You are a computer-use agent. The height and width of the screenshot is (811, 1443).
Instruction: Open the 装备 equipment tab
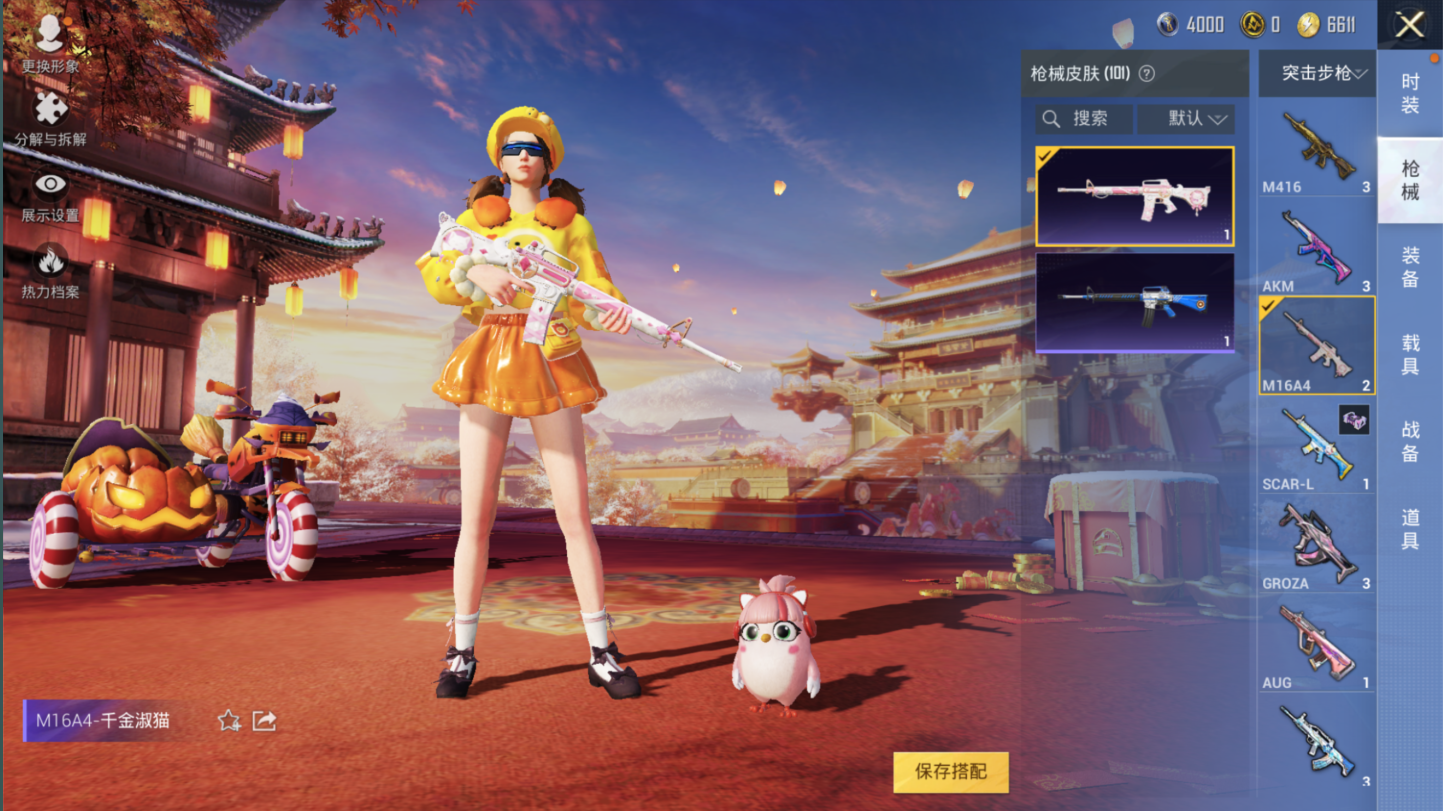(x=1409, y=267)
